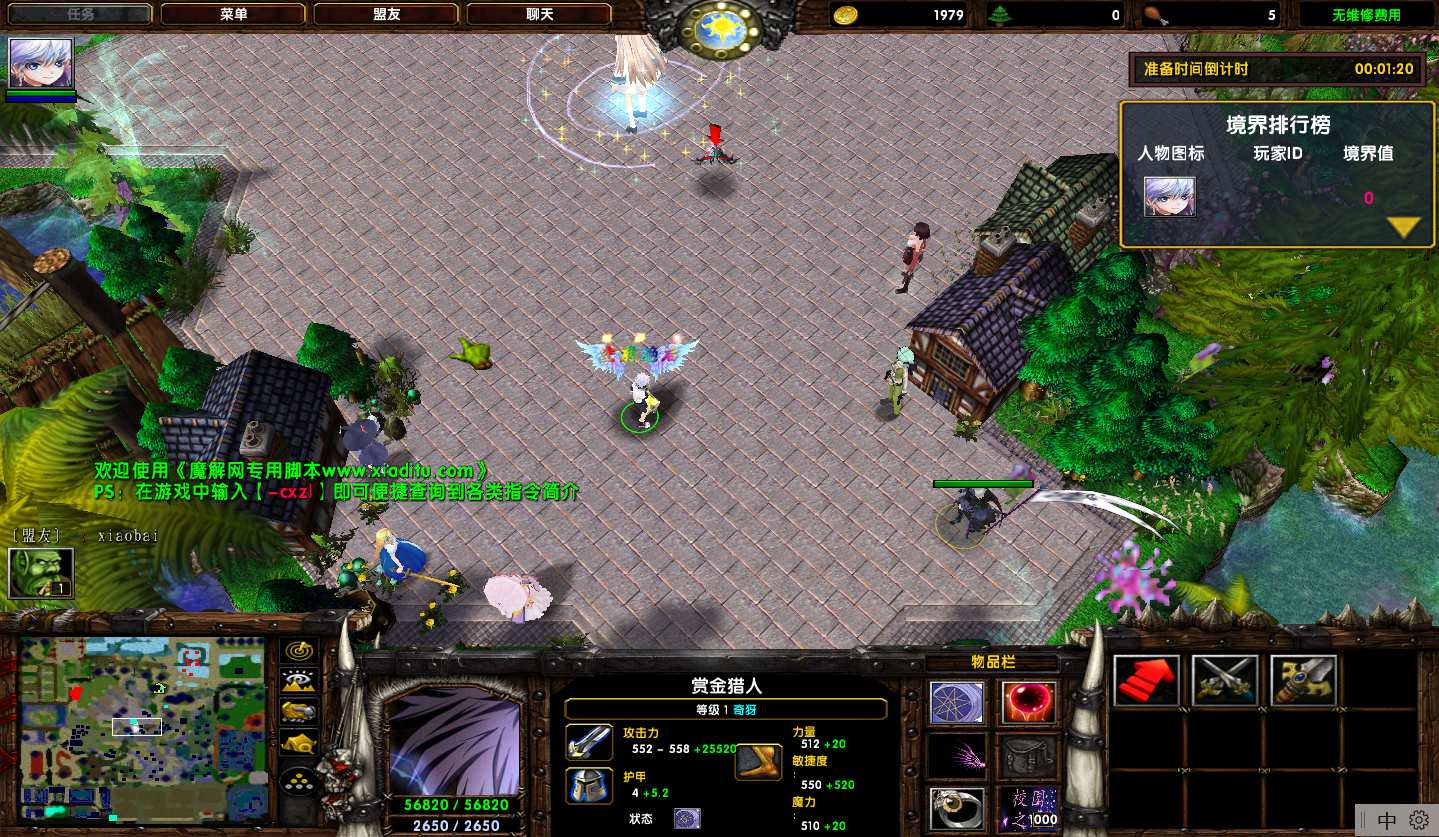
Task: Open the IME settings gear icon
Action: pyautogui.click(x=1418, y=820)
